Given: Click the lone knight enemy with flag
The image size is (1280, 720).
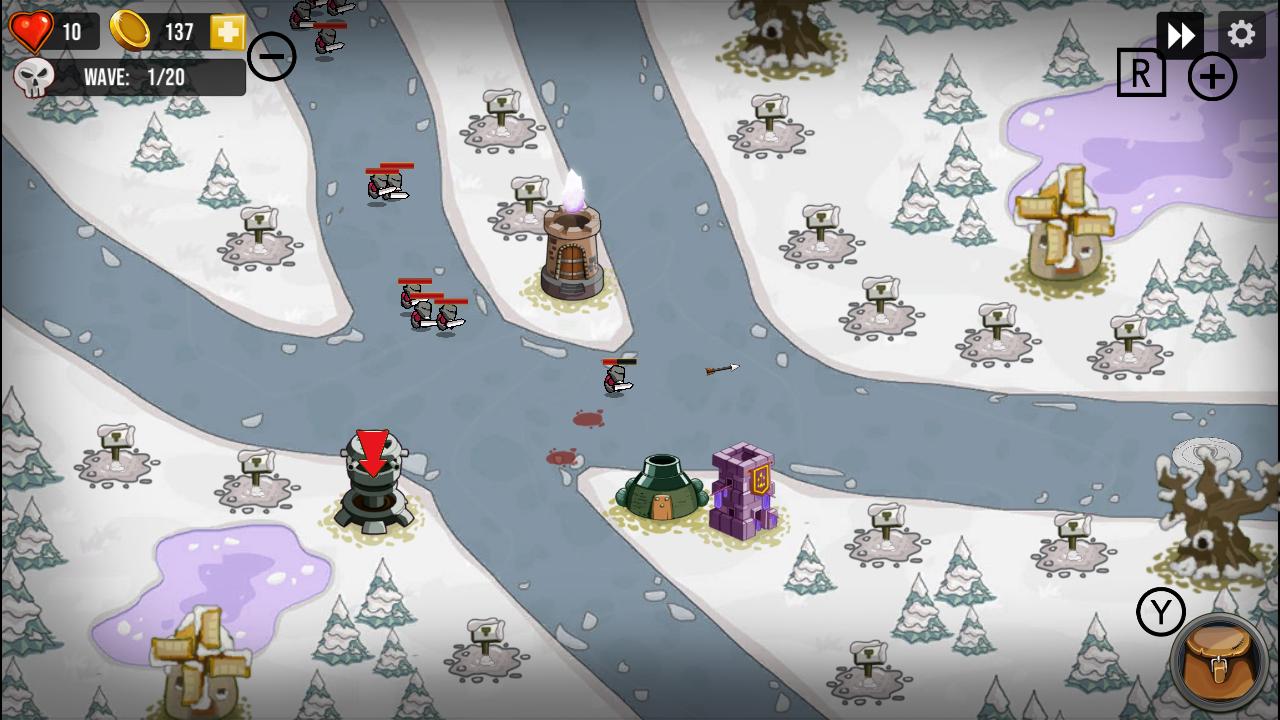Looking at the screenshot, I should (615, 378).
